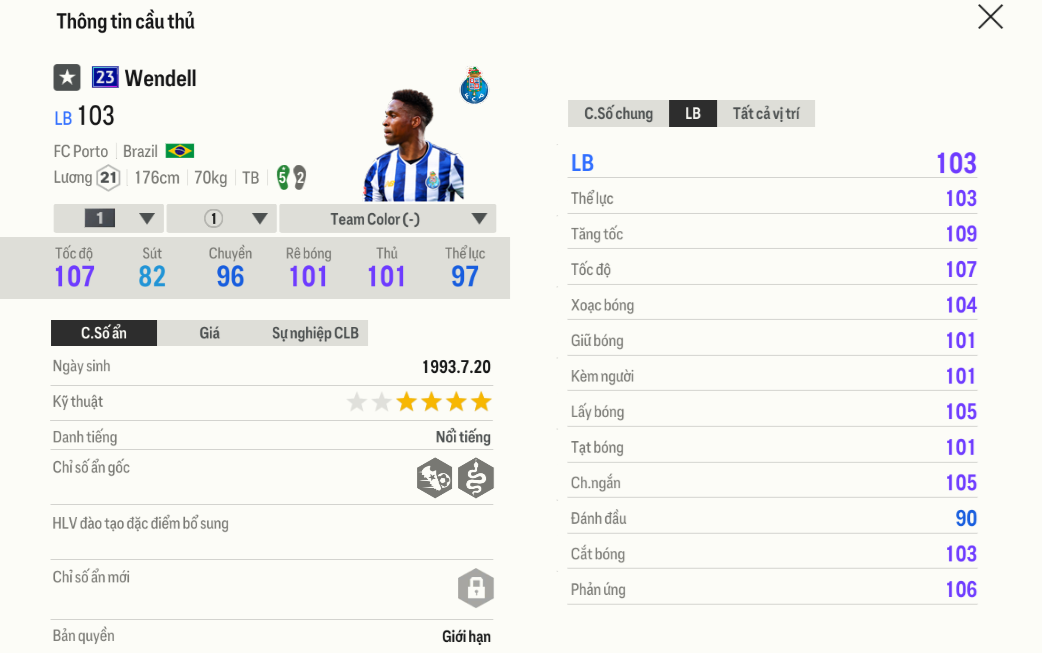The image size is (1042, 653).
Task: Click the 23 season card badge
Action: (105, 78)
